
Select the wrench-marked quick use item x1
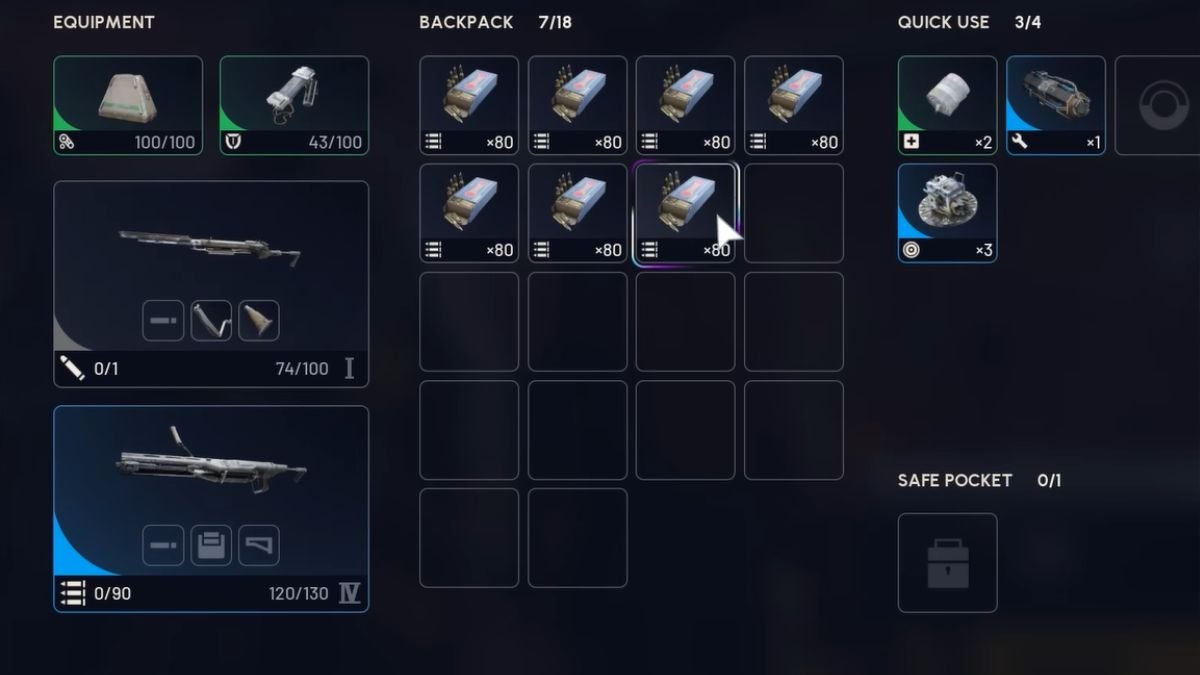click(1055, 105)
